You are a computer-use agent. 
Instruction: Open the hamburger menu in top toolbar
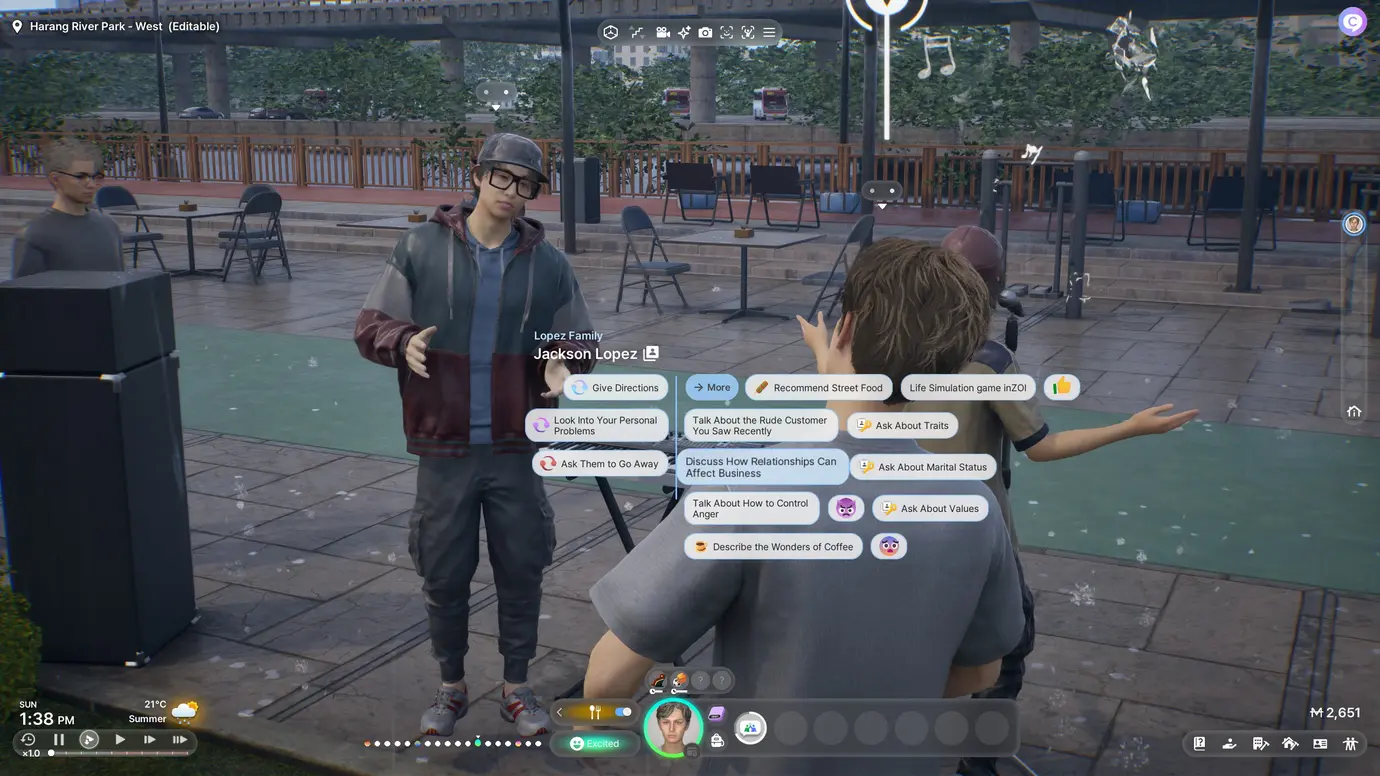(x=769, y=33)
